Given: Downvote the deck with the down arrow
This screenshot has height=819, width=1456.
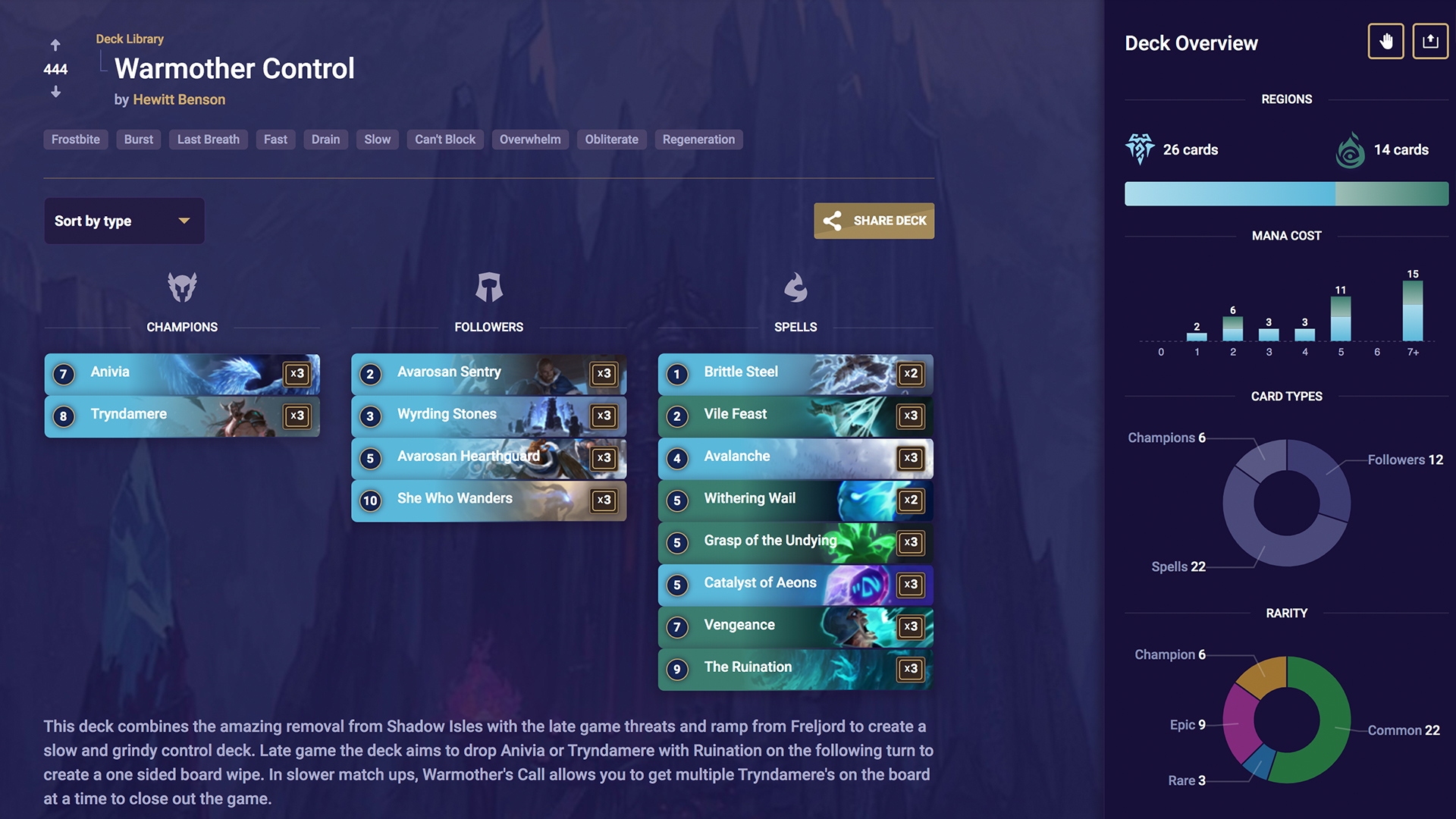Looking at the screenshot, I should 55,93.
